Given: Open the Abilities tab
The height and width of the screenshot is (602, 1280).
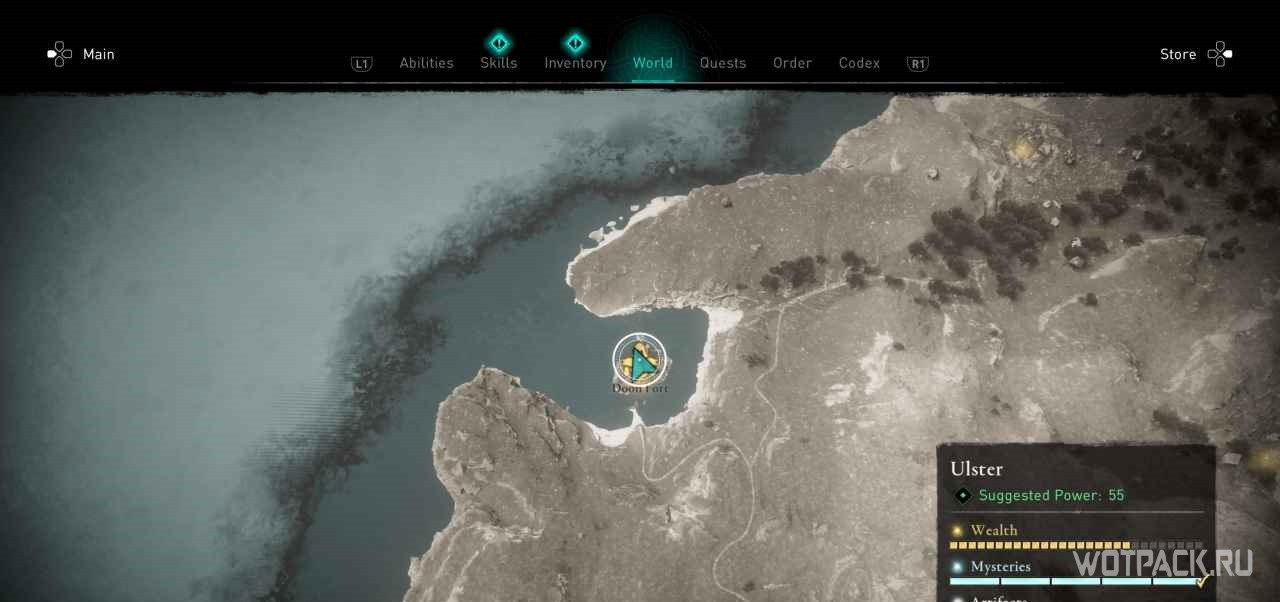Looking at the screenshot, I should coord(426,63).
